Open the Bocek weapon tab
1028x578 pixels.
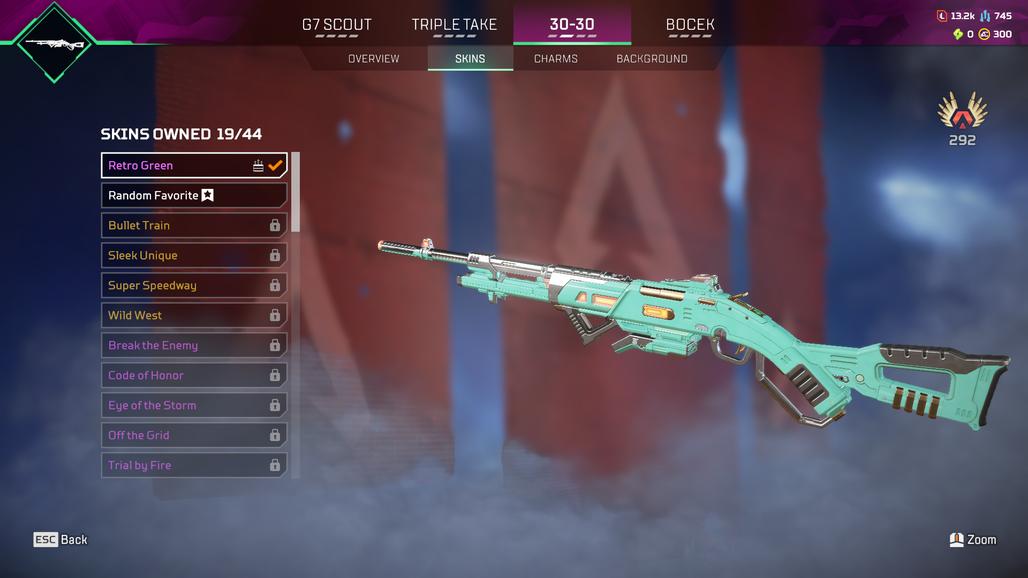click(x=689, y=25)
